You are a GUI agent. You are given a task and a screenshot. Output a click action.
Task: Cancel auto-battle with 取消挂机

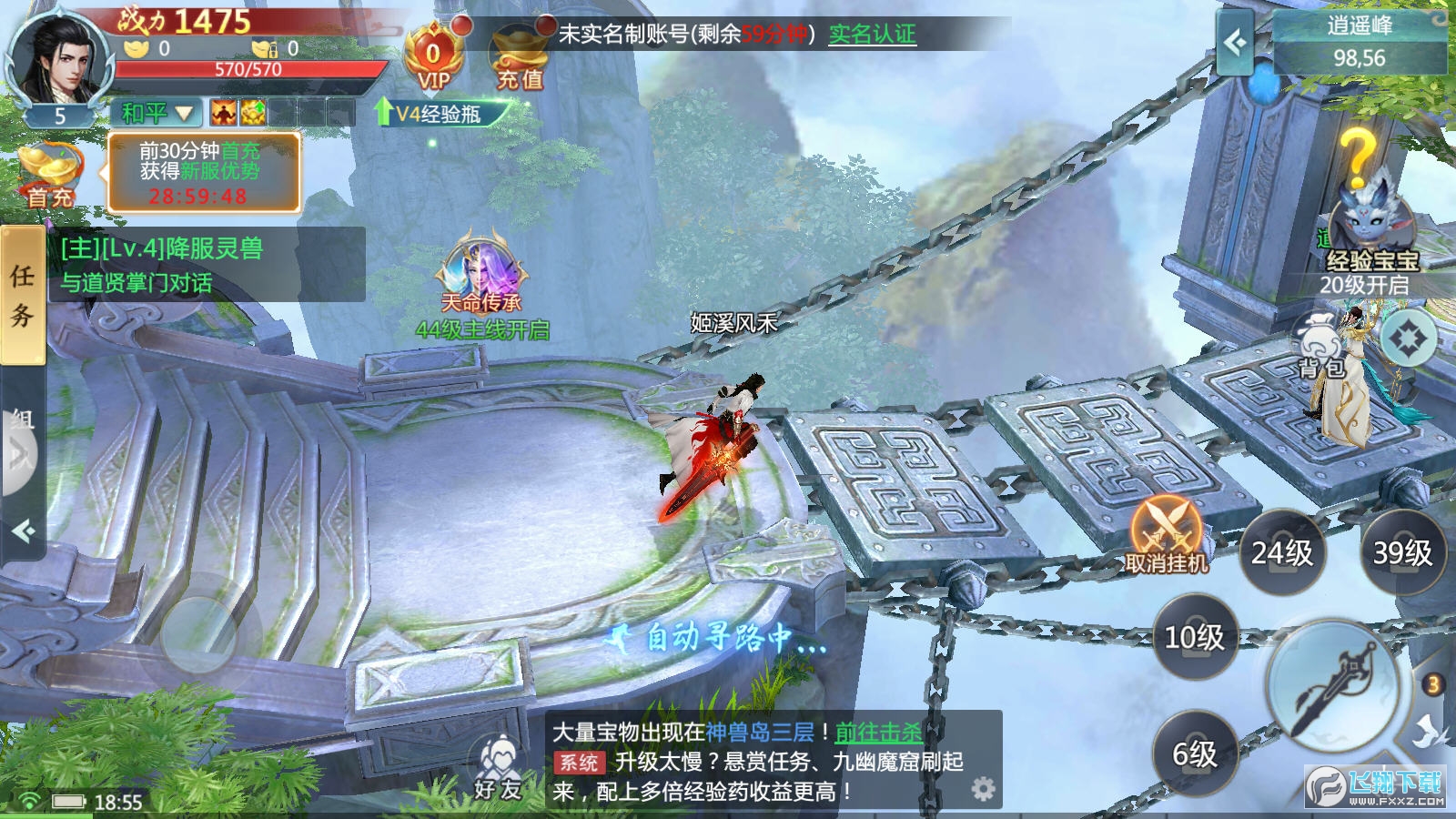(1166, 535)
